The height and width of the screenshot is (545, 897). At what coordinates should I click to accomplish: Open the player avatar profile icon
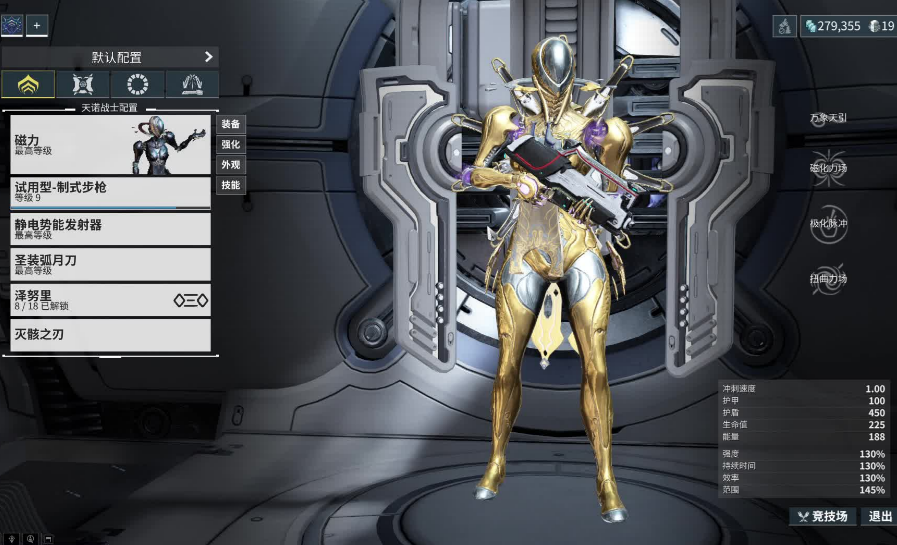12,25
